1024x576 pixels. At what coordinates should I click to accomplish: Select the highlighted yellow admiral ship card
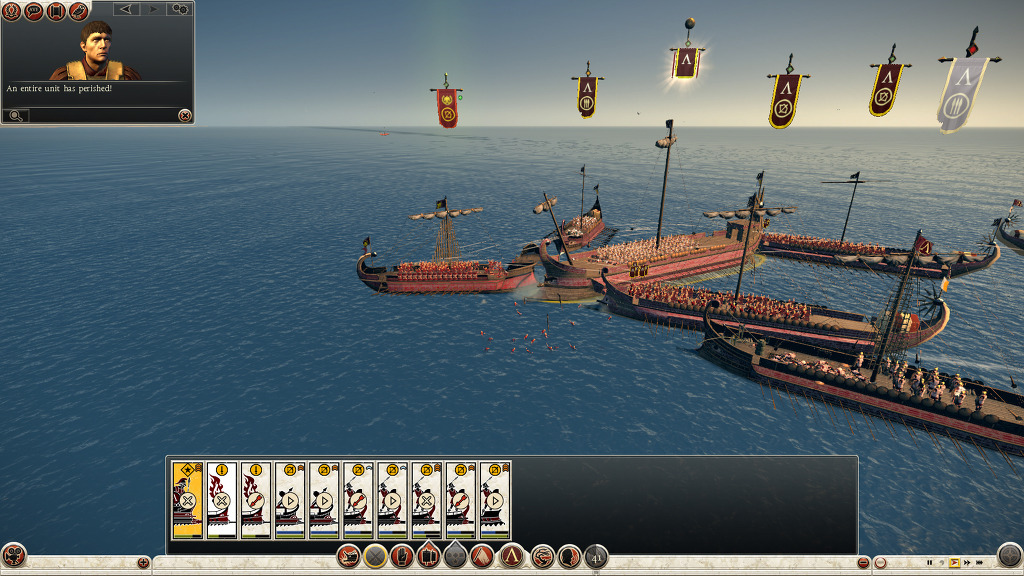pyautogui.click(x=187, y=500)
